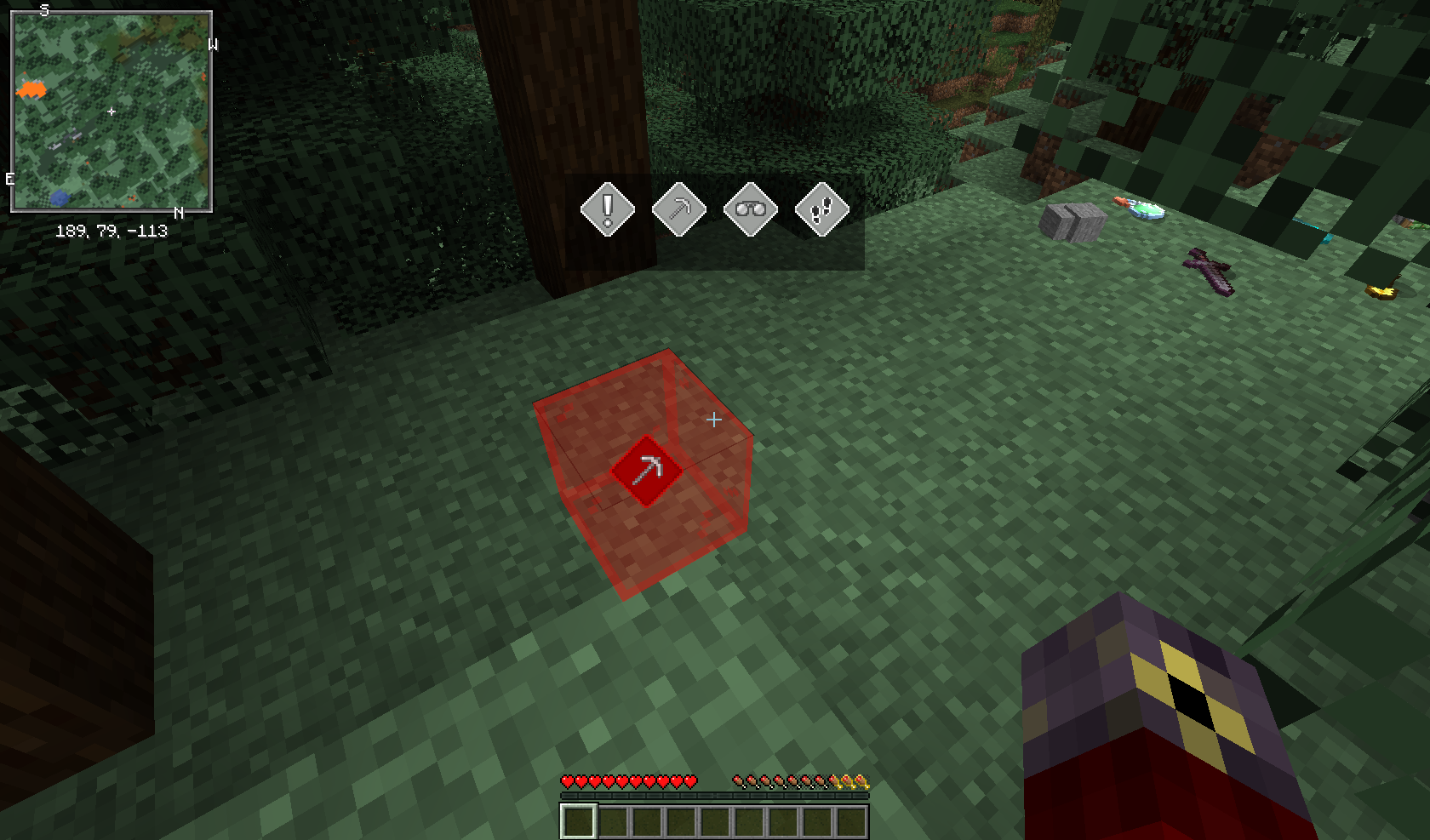Screen dimensions: 1430x840
Task: Click the blue water marker on the minimap
Action: (58, 197)
